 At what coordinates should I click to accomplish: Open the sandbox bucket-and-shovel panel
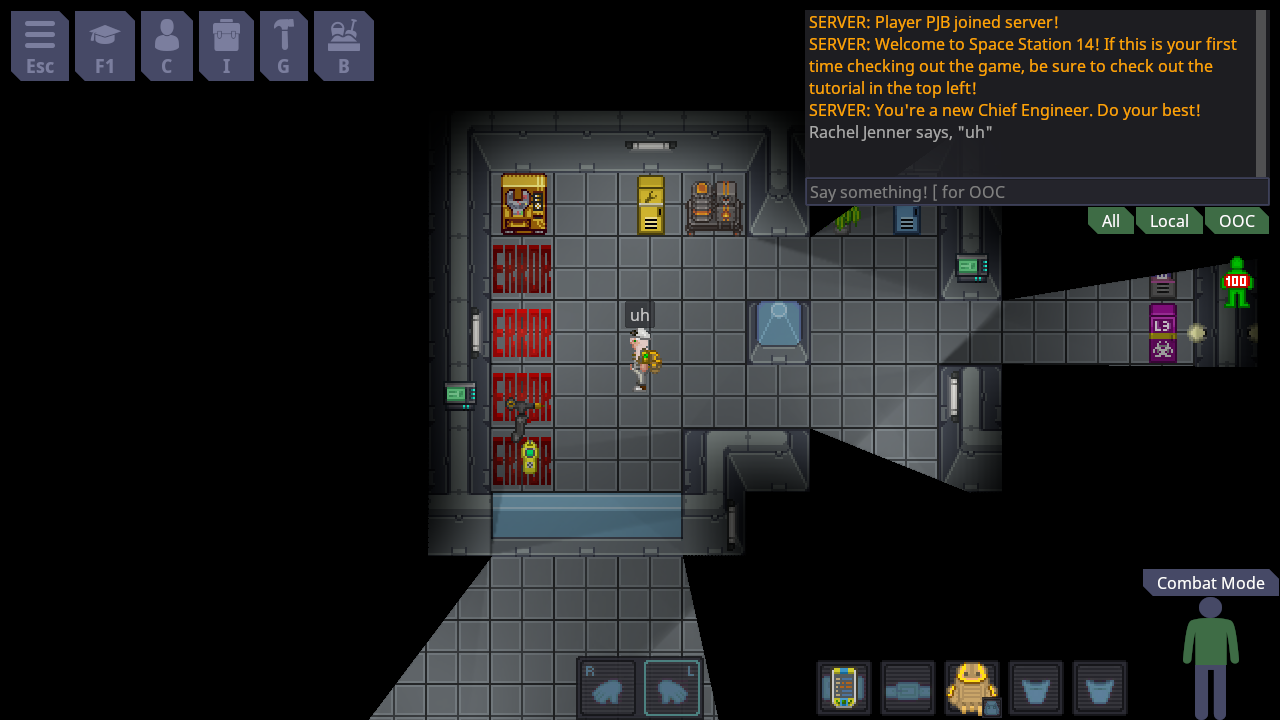pyautogui.click(x=344, y=46)
